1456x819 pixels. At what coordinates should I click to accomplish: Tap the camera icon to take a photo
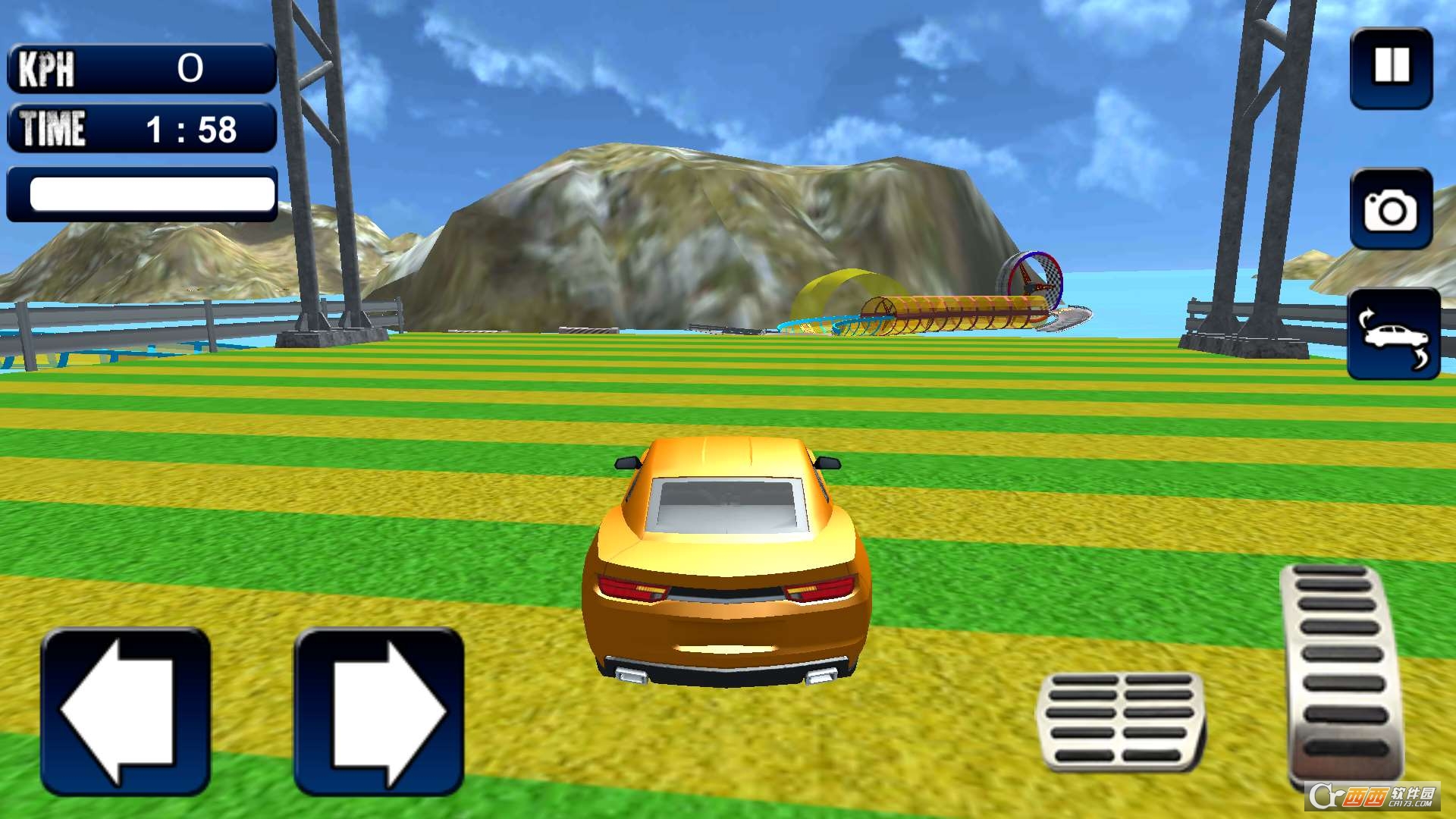pyautogui.click(x=1390, y=209)
